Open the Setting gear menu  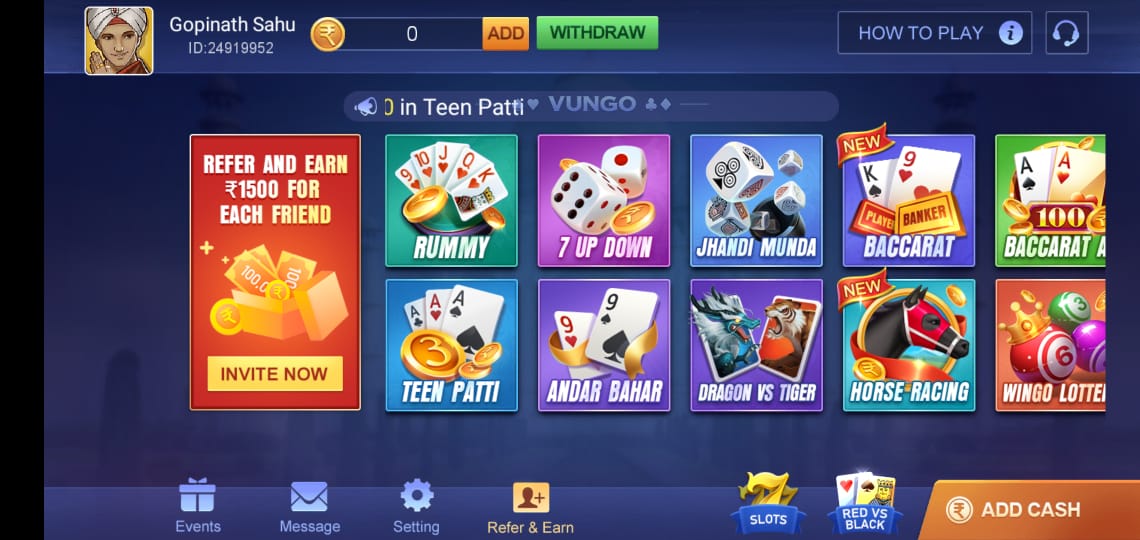[416, 506]
